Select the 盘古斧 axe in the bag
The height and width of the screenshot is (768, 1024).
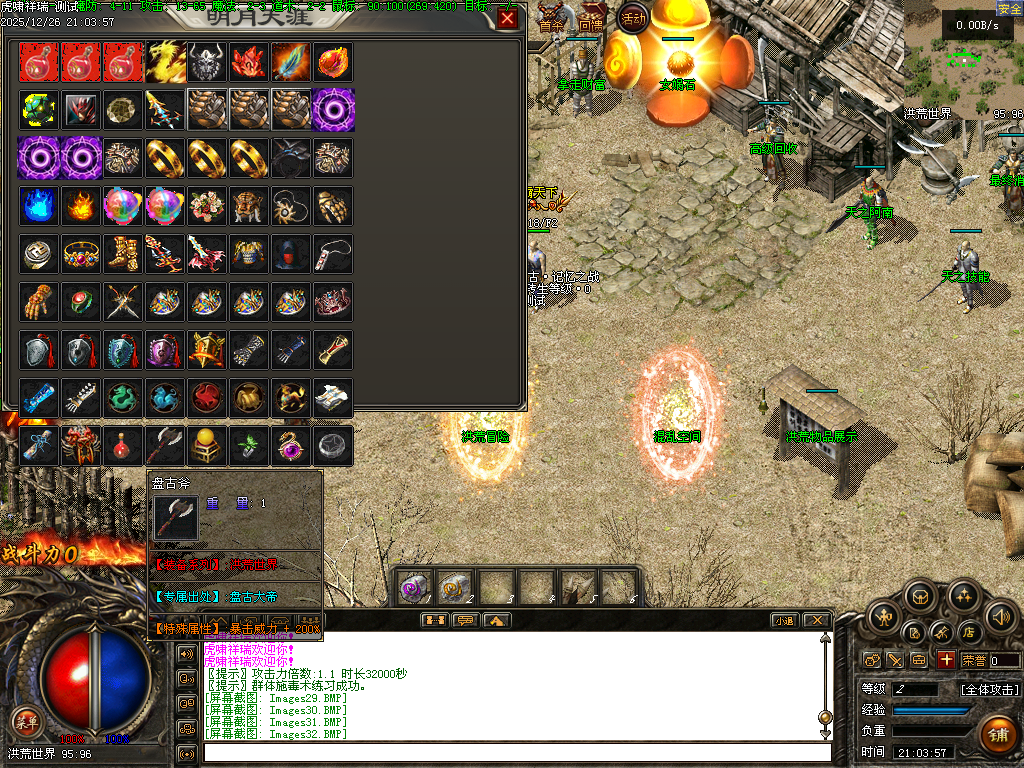[x=165, y=444]
